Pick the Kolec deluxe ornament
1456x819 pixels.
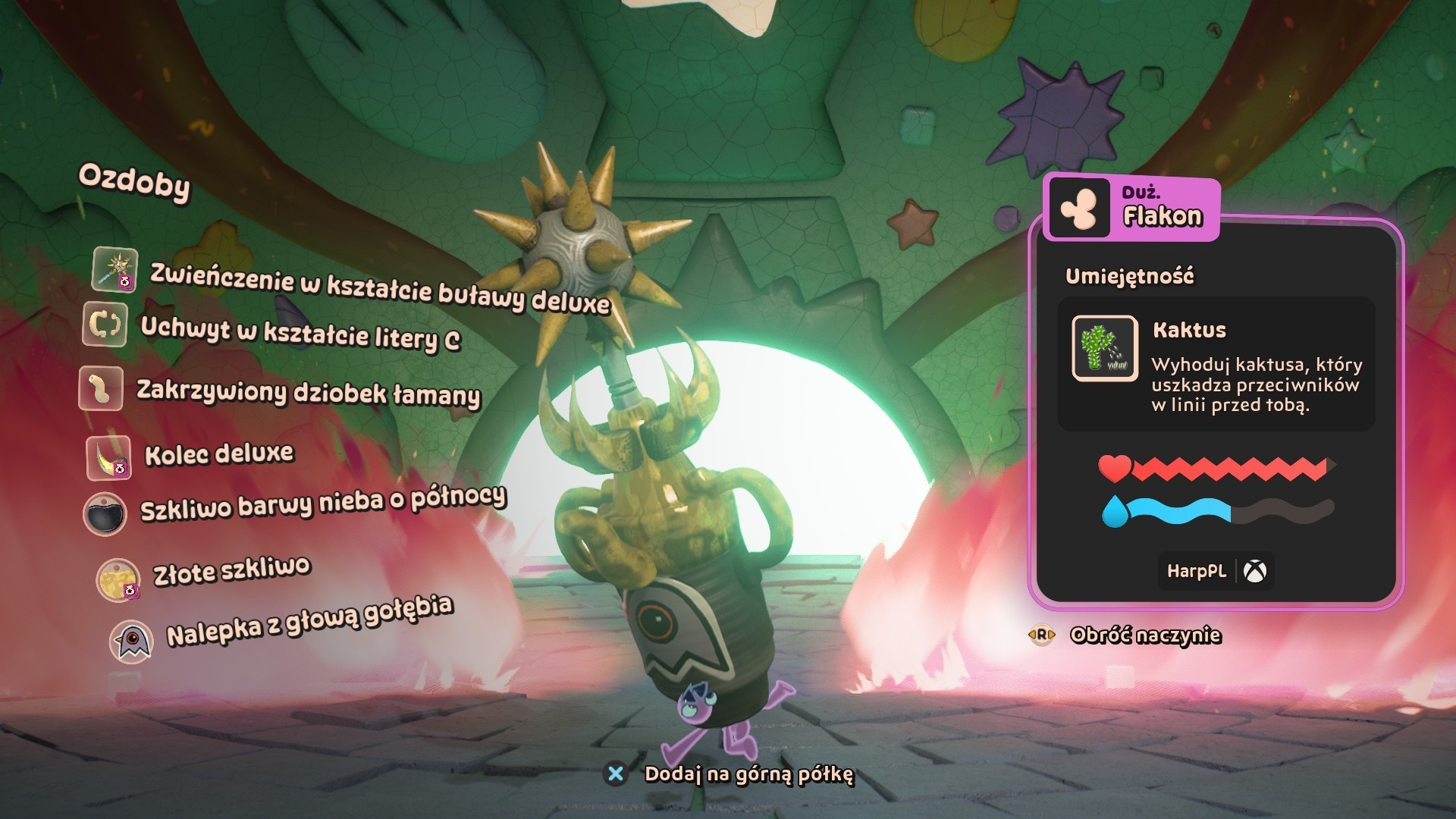(x=218, y=454)
